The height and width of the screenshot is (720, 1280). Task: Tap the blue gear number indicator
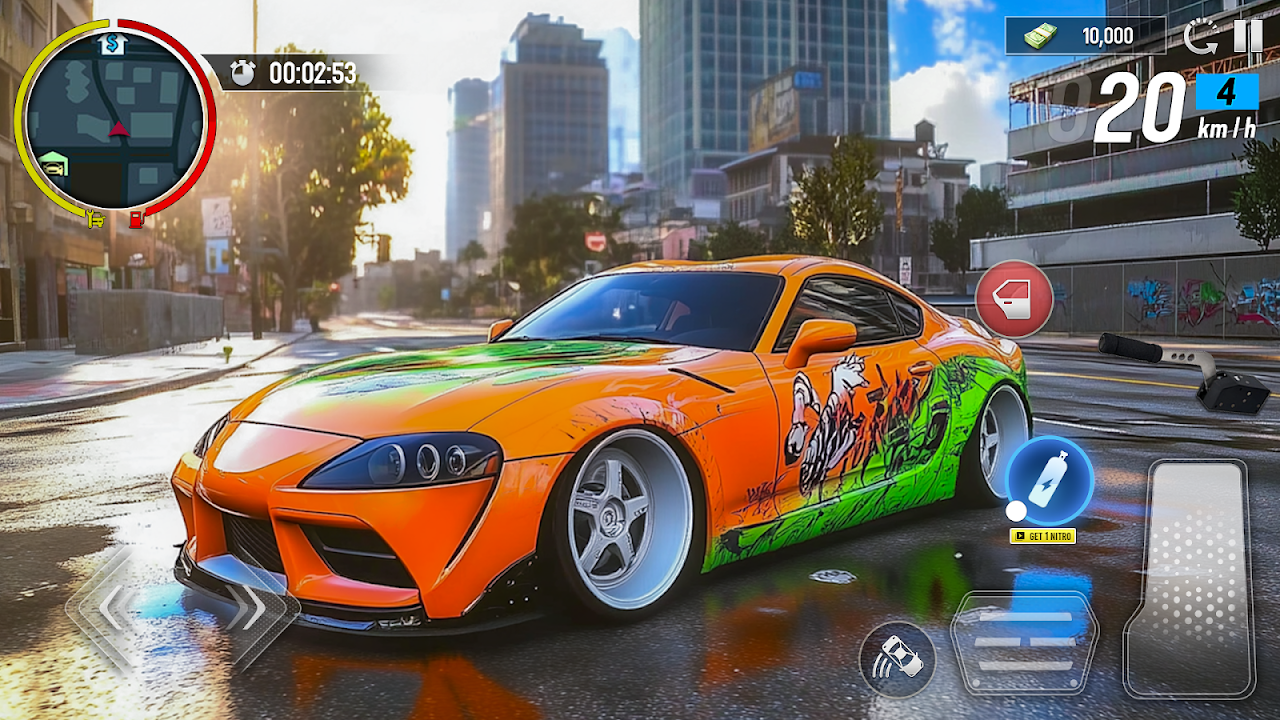pos(1226,92)
